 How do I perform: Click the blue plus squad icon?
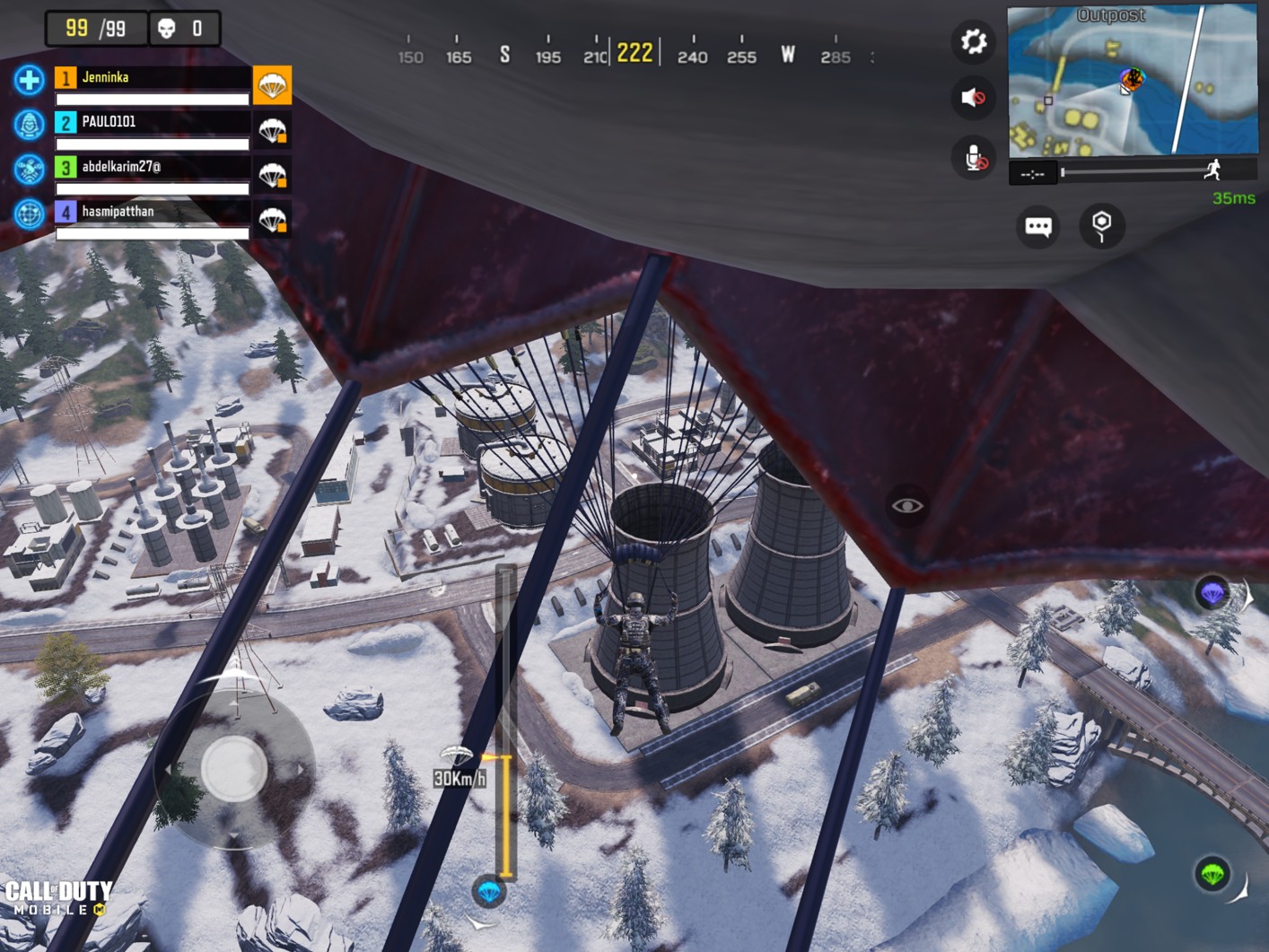[30, 80]
